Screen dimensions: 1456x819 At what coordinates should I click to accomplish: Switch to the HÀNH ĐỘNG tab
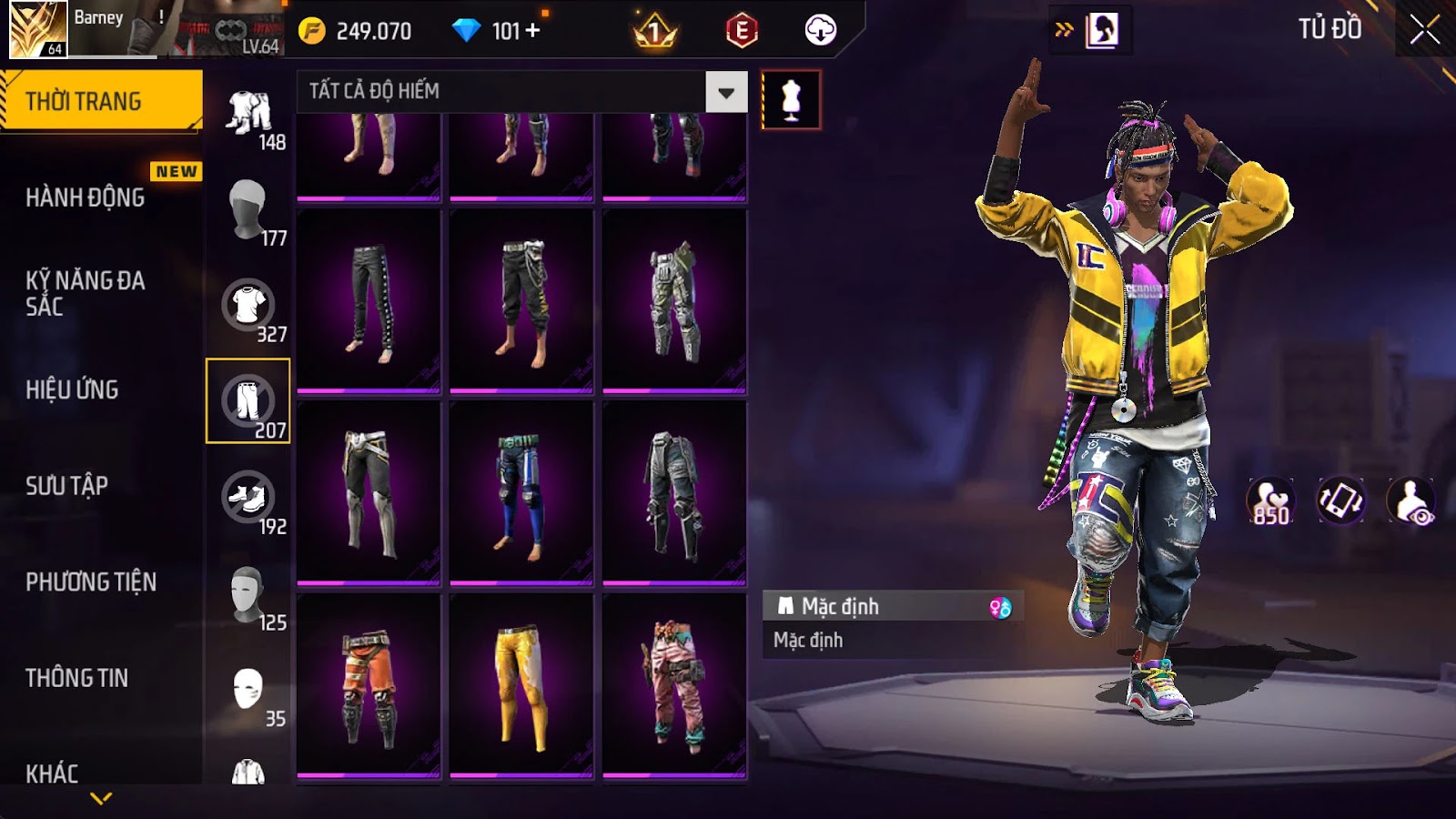86,197
